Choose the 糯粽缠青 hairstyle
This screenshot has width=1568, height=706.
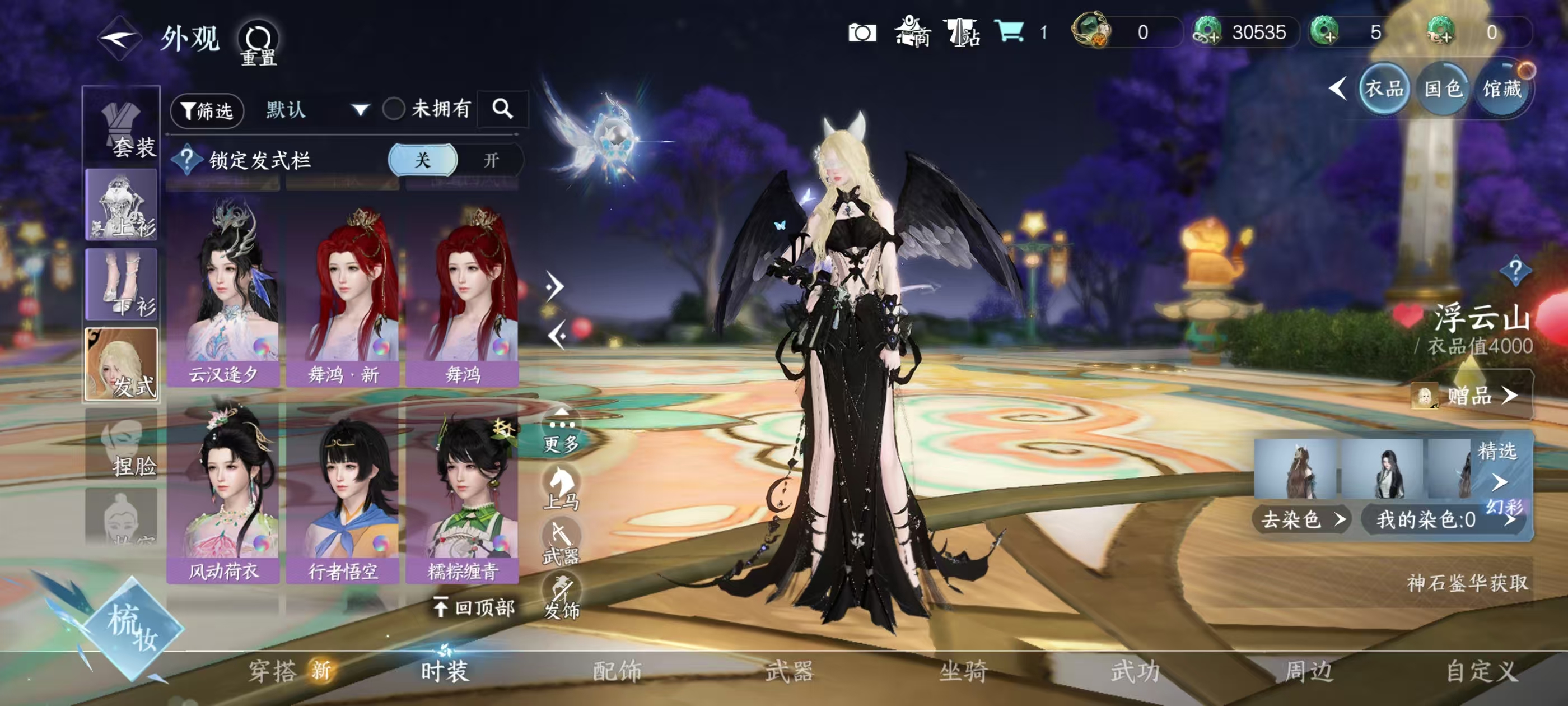(x=463, y=490)
